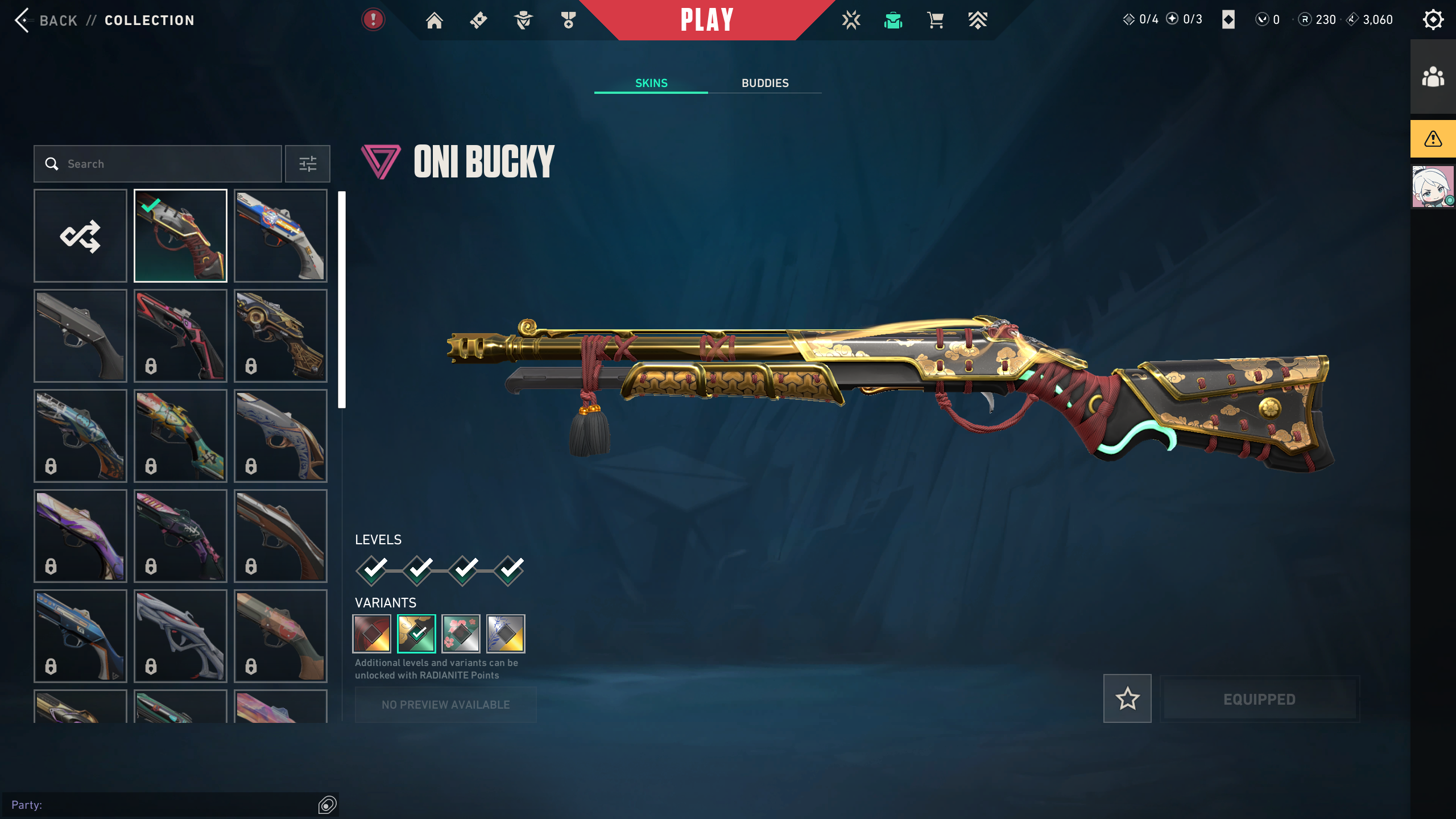The width and height of the screenshot is (1456, 819).
Task: Open the skin filter options button
Action: point(308,164)
